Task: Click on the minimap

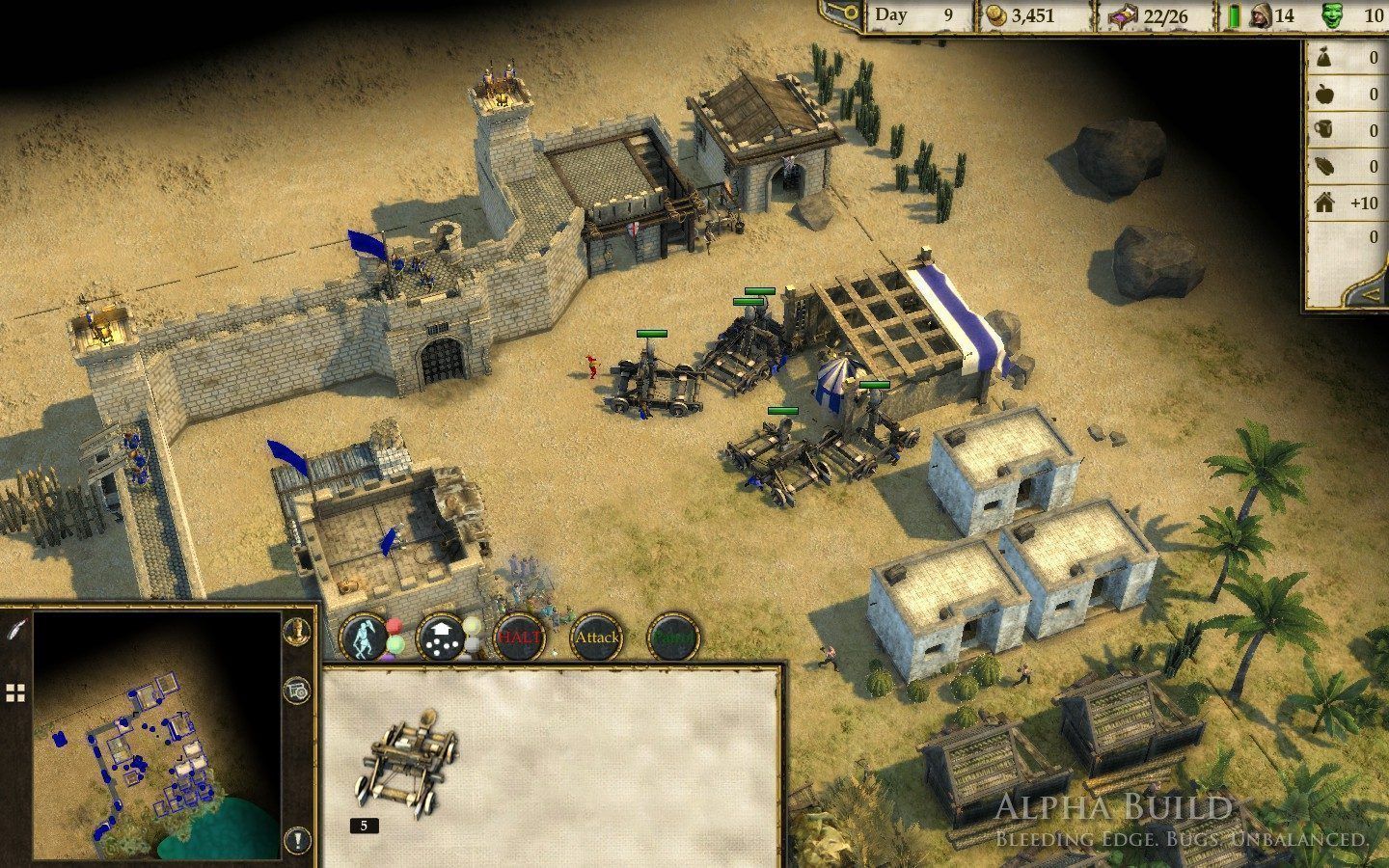Action: click(x=157, y=735)
